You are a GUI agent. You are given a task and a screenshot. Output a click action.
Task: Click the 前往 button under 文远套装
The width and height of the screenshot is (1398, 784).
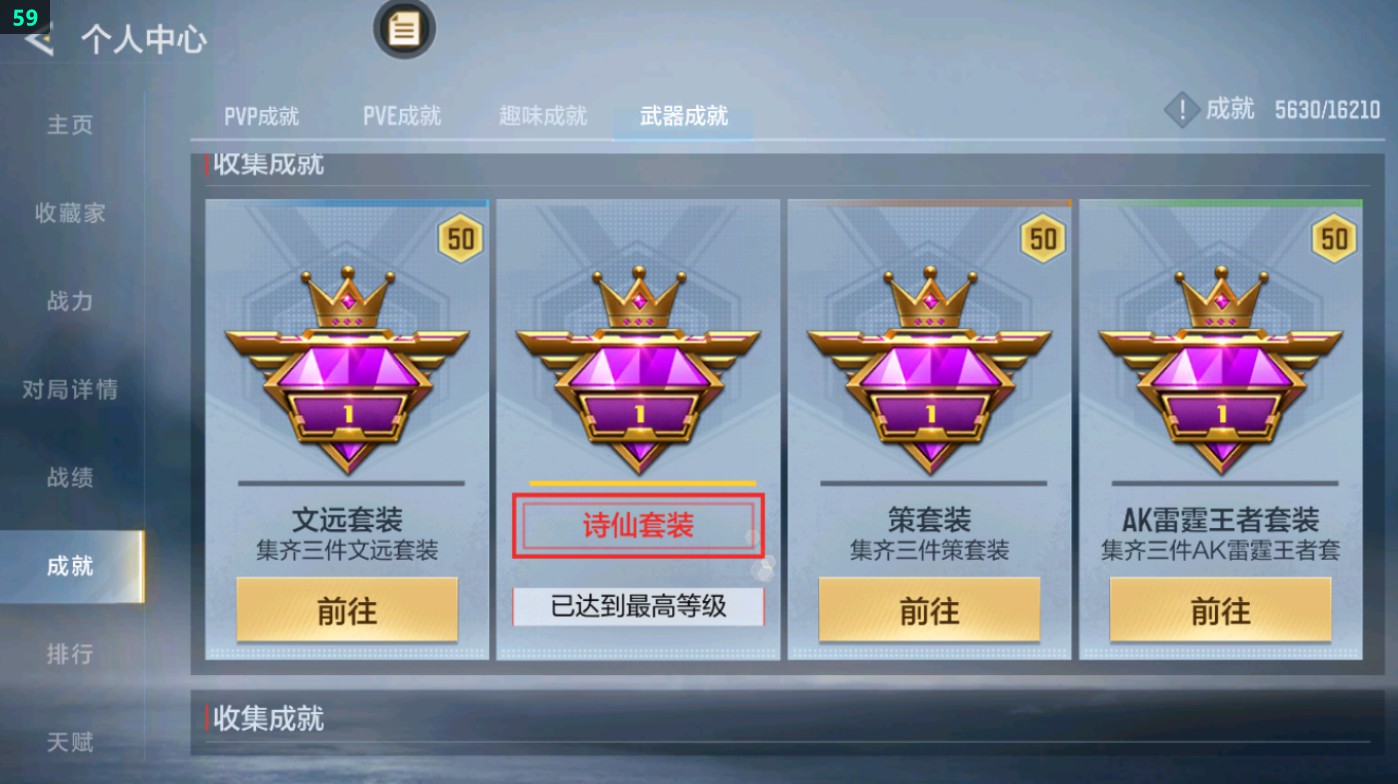(x=347, y=609)
